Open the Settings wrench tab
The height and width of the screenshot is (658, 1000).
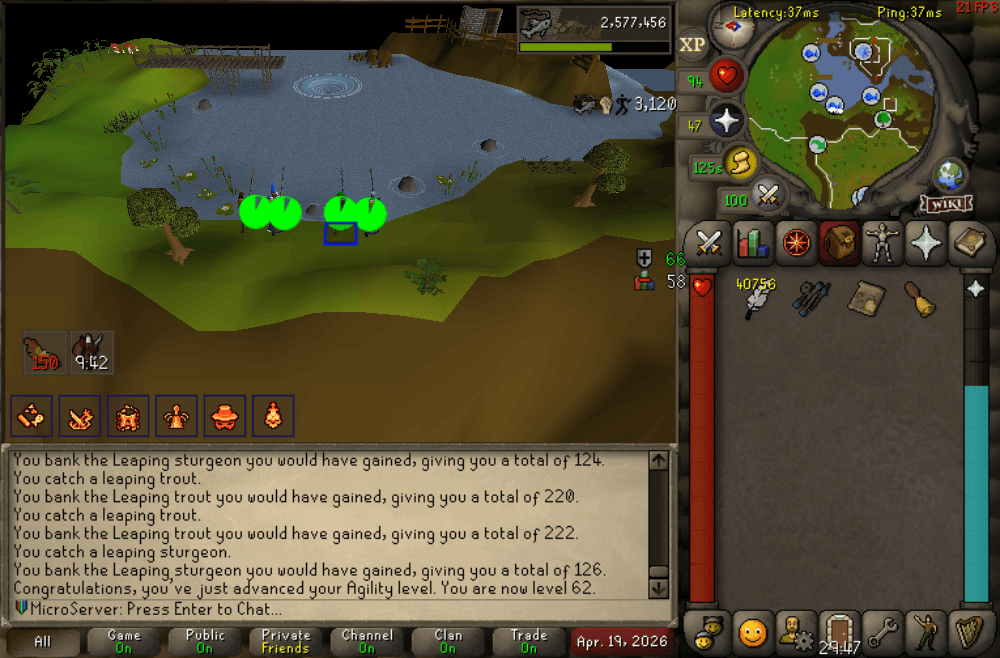882,632
